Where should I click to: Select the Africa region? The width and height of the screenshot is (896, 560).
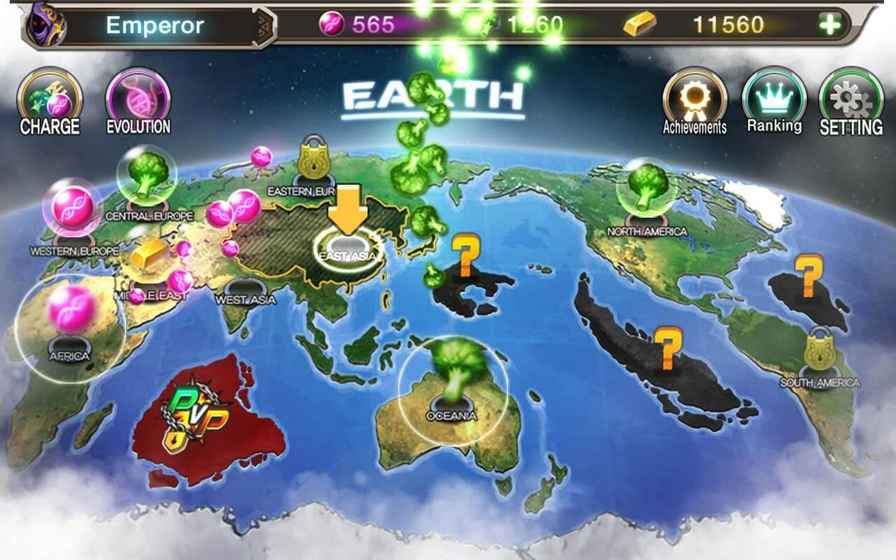coord(70,324)
